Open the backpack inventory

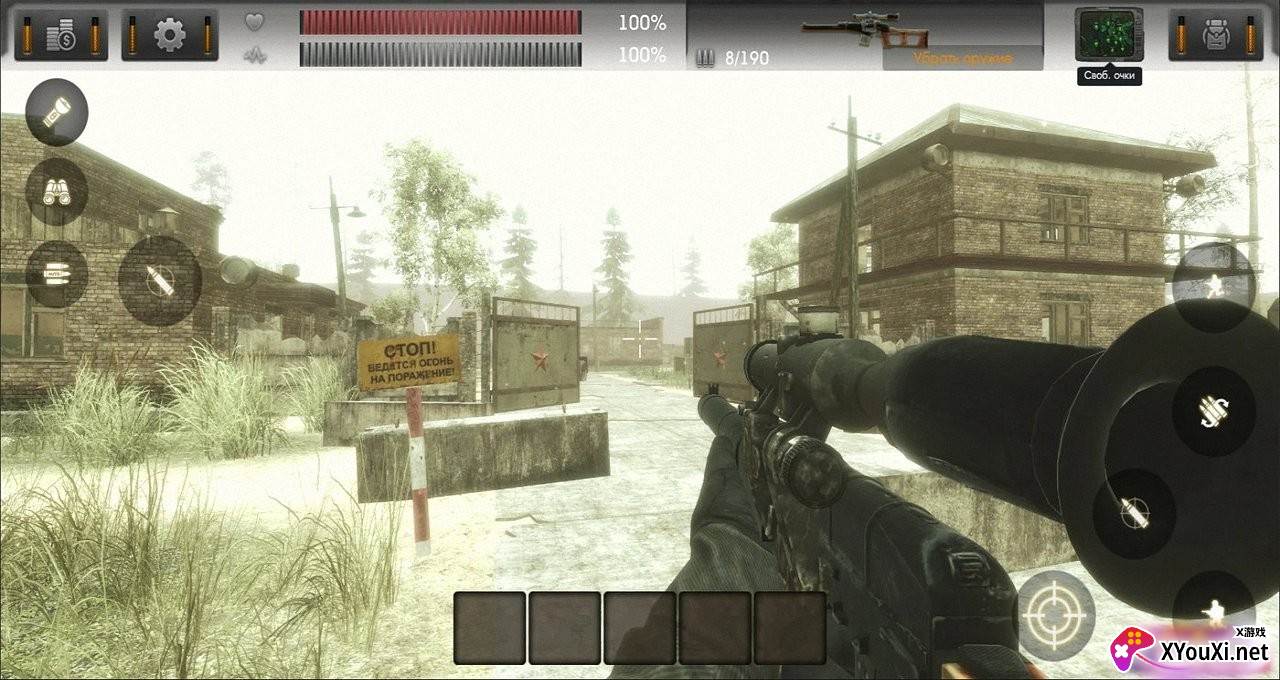click(x=1216, y=35)
